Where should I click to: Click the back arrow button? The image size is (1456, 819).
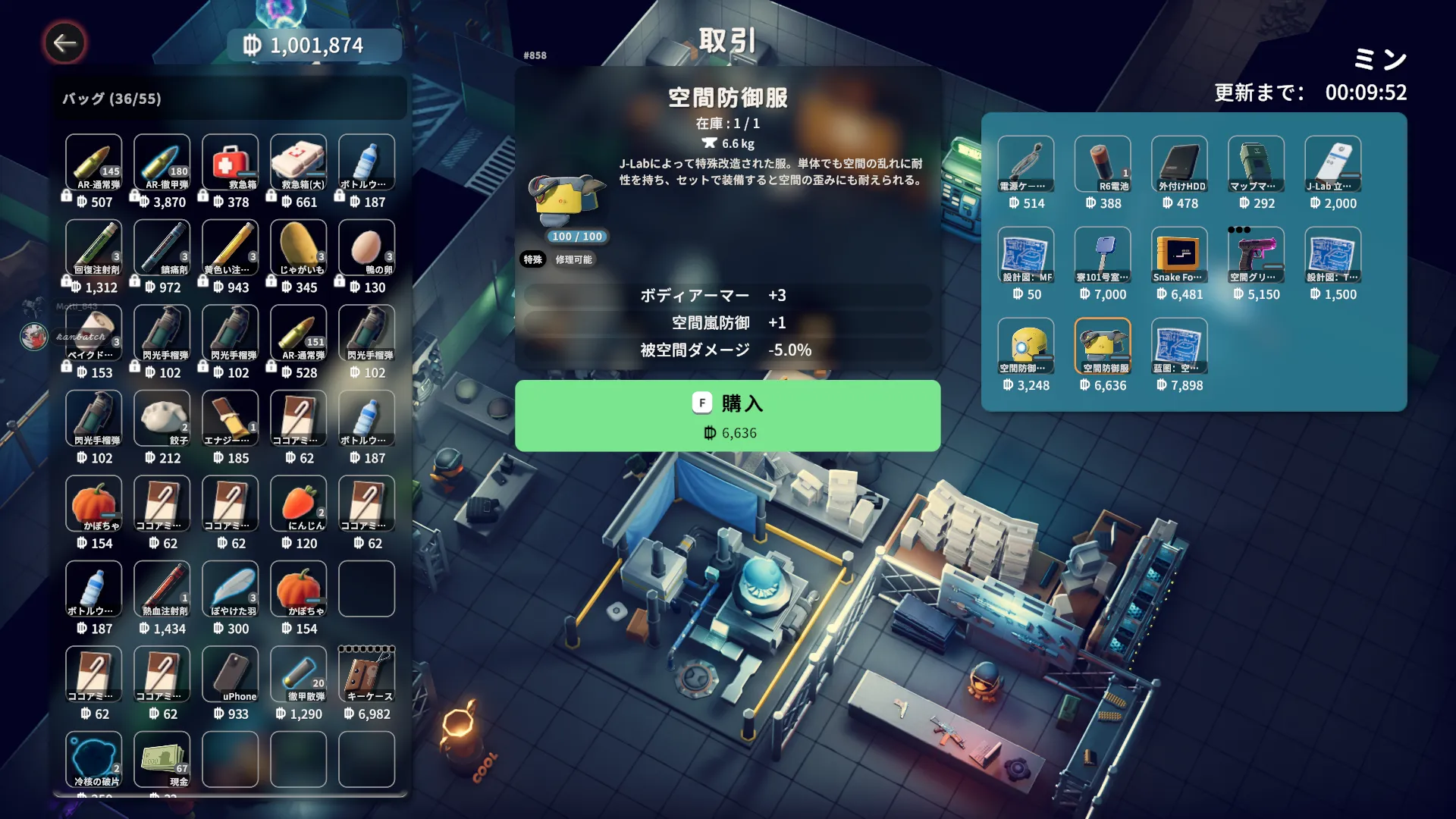pos(64,43)
